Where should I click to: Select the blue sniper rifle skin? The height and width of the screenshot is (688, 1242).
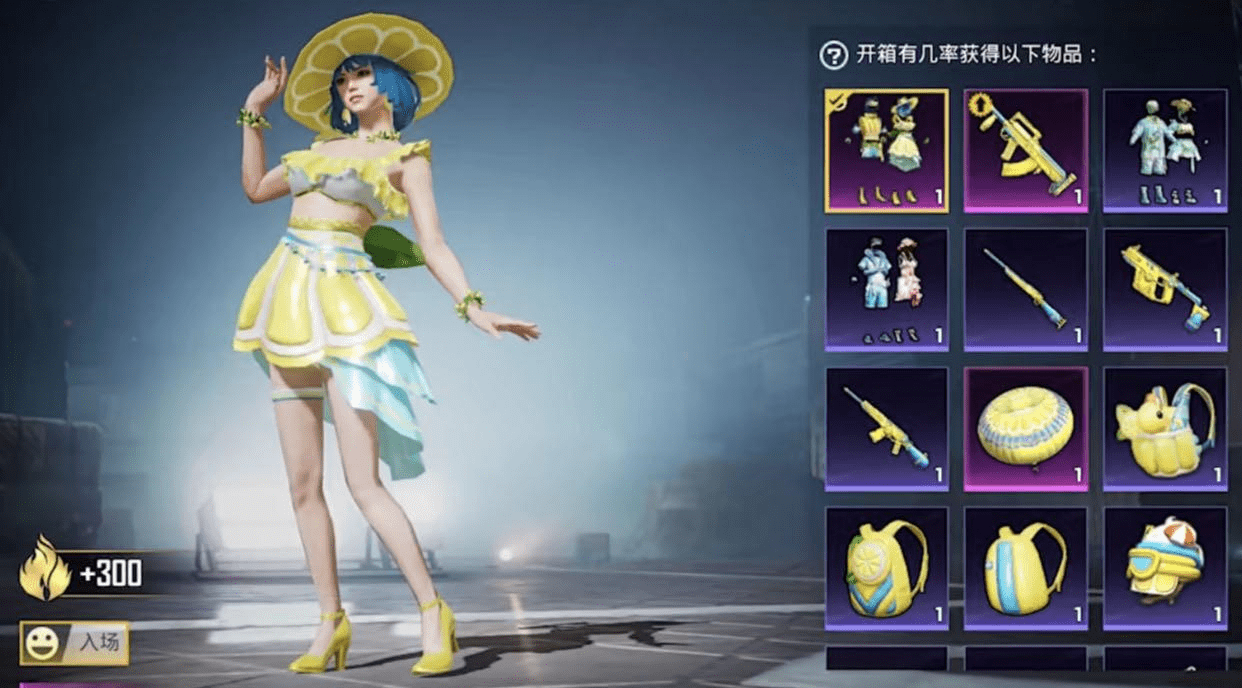pyautogui.click(x=1025, y=289)
